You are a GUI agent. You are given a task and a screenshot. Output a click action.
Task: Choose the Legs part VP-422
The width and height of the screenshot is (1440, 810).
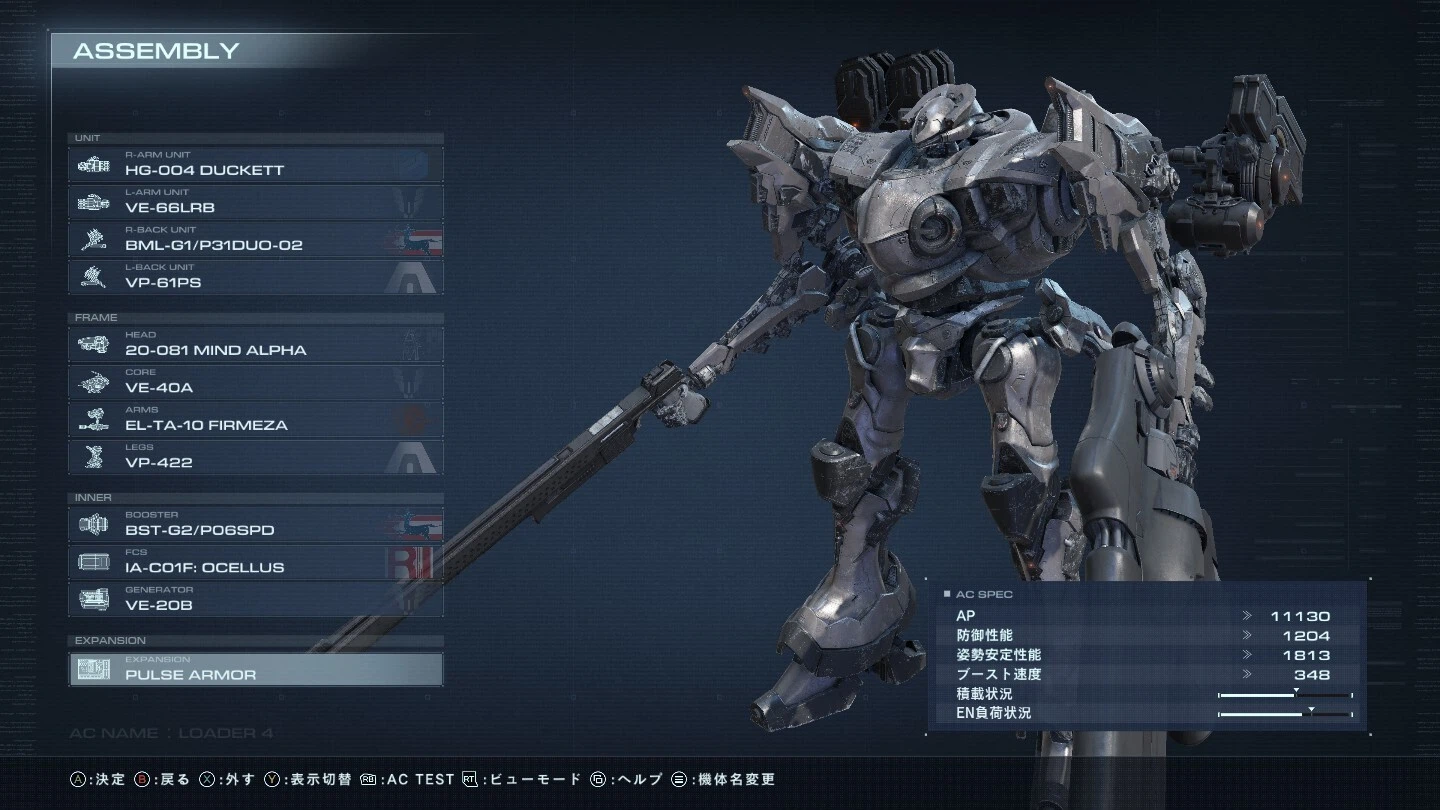point(256,457)
